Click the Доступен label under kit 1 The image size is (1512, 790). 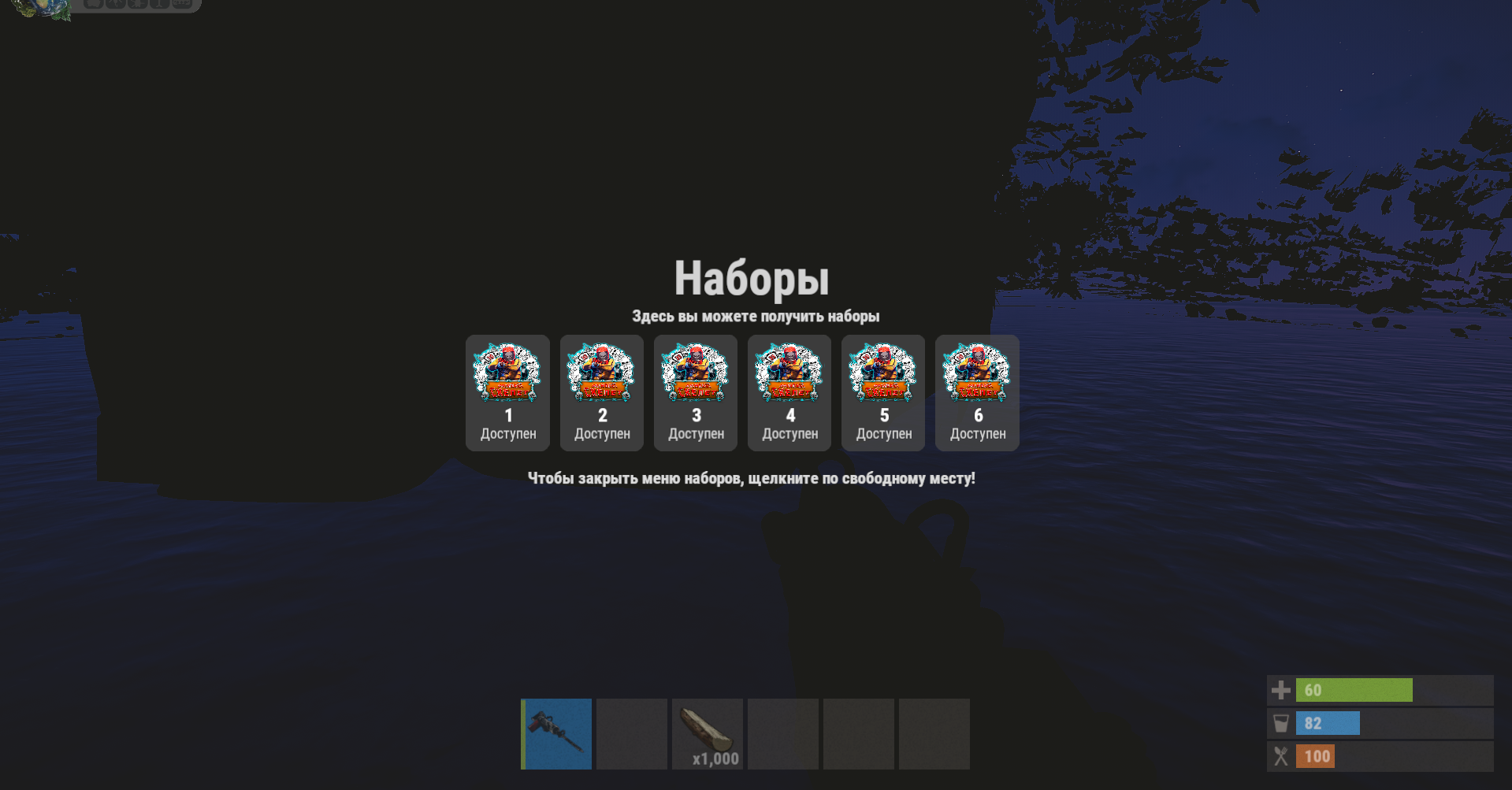click(507, 432)
